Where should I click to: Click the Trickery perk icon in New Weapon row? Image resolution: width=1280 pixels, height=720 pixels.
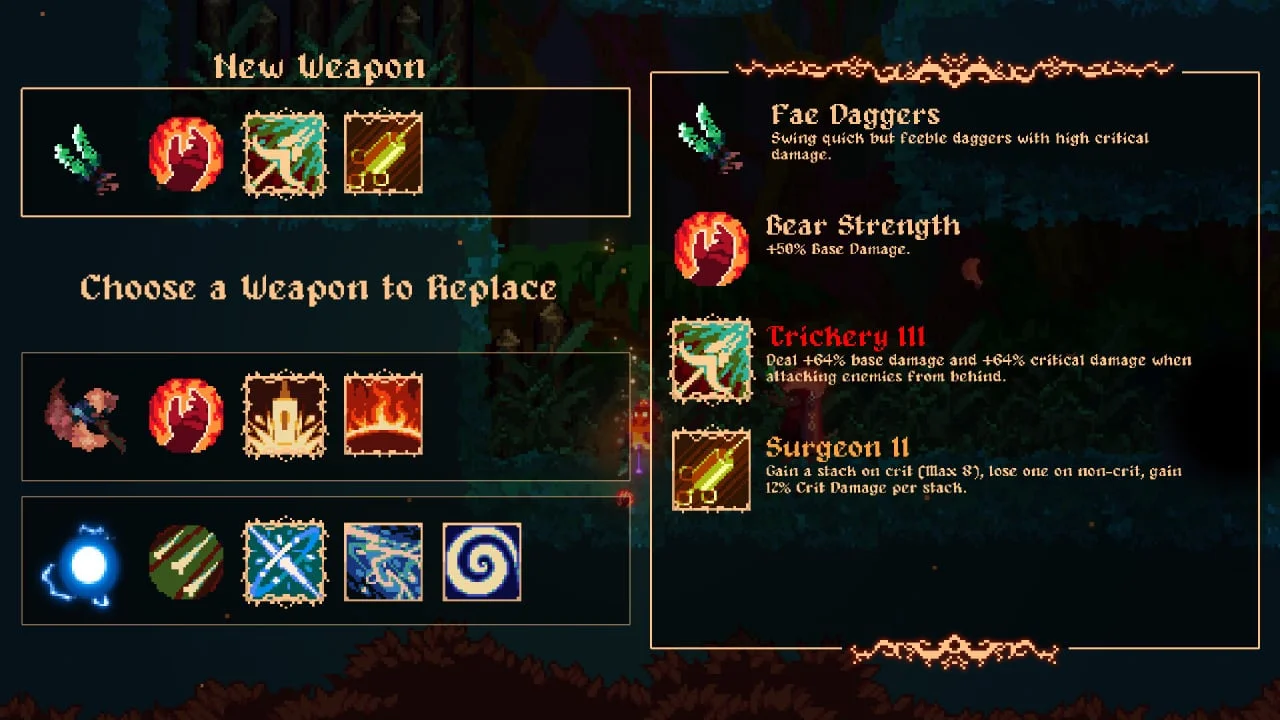285,153
